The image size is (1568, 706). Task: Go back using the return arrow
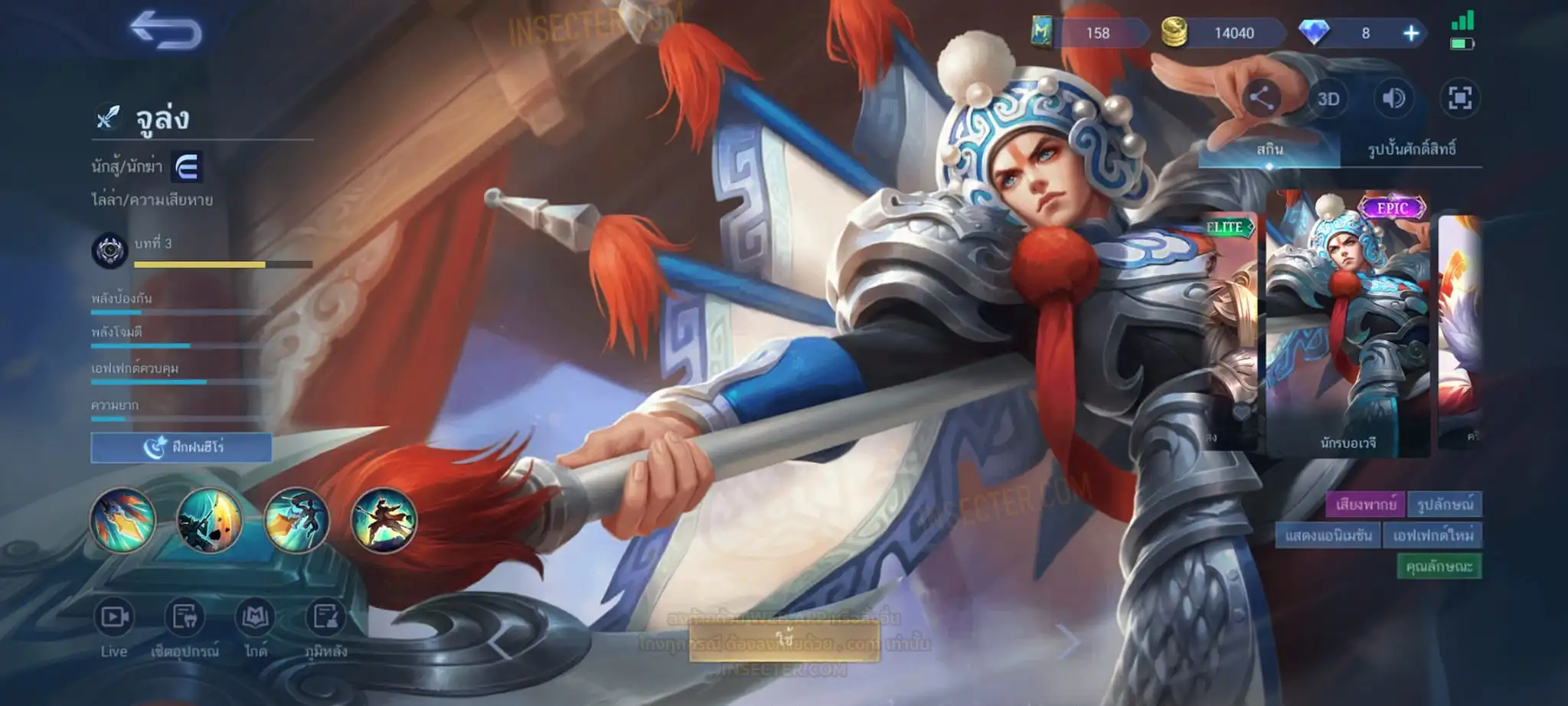point(165,31)
